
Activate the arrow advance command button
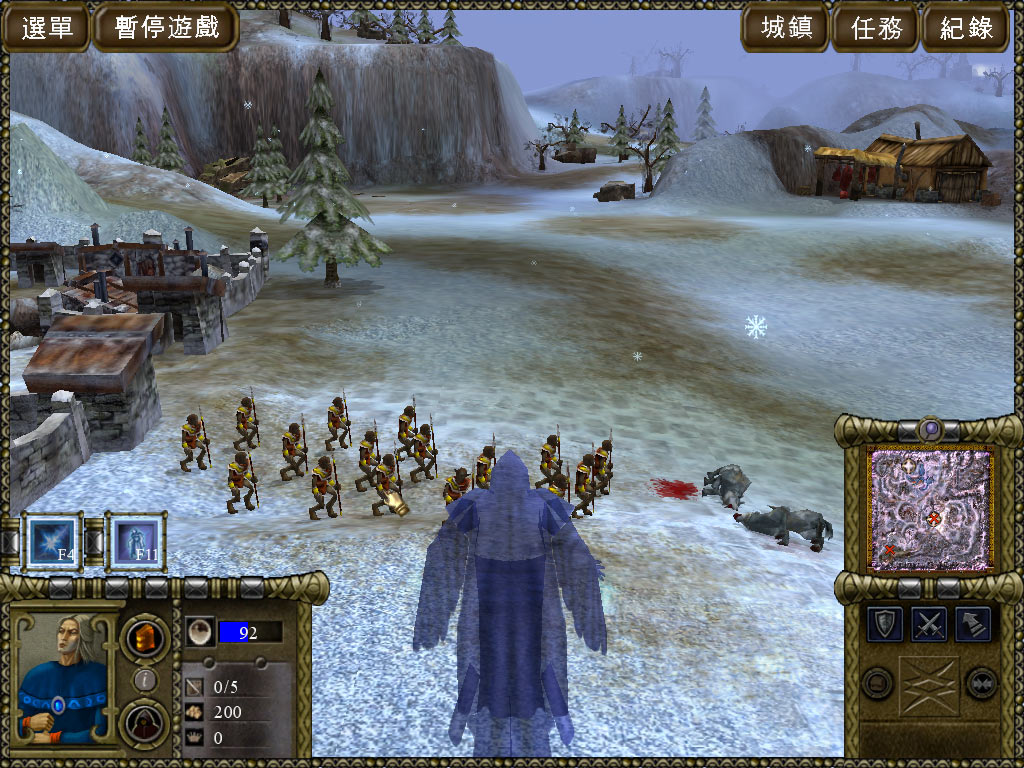point(973,624)
